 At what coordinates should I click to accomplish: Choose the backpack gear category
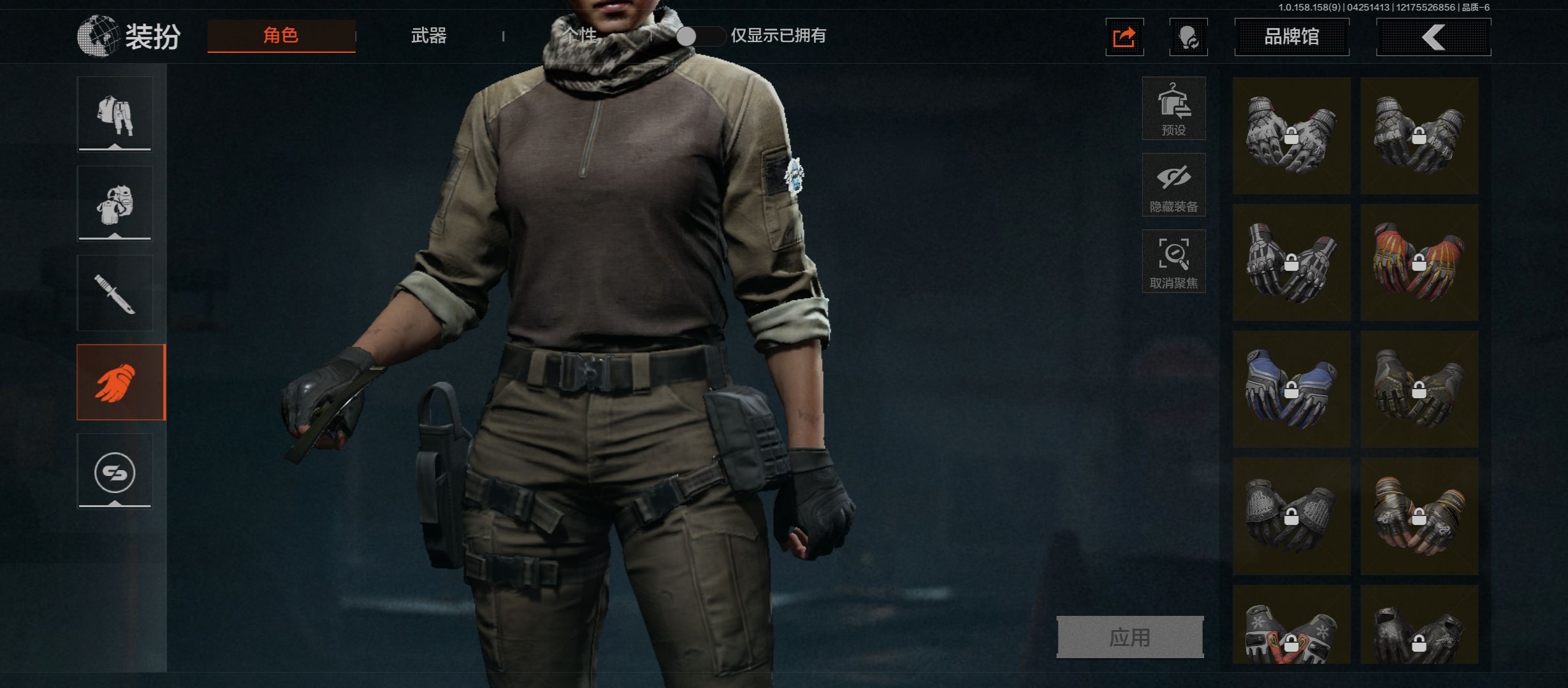point(115,204)
